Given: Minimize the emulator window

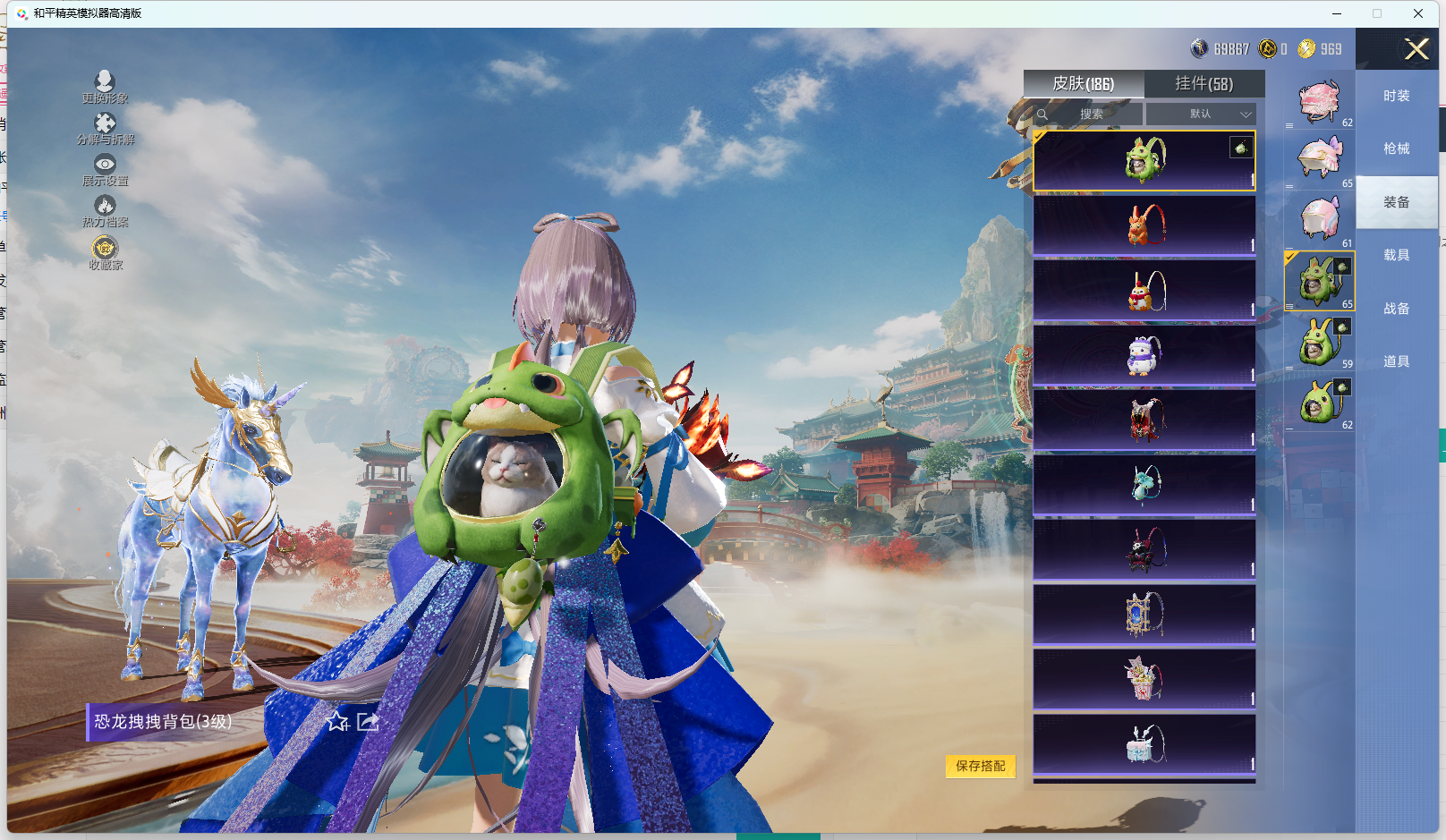Looking at the screenshot, I should [x=1336, y=13].
